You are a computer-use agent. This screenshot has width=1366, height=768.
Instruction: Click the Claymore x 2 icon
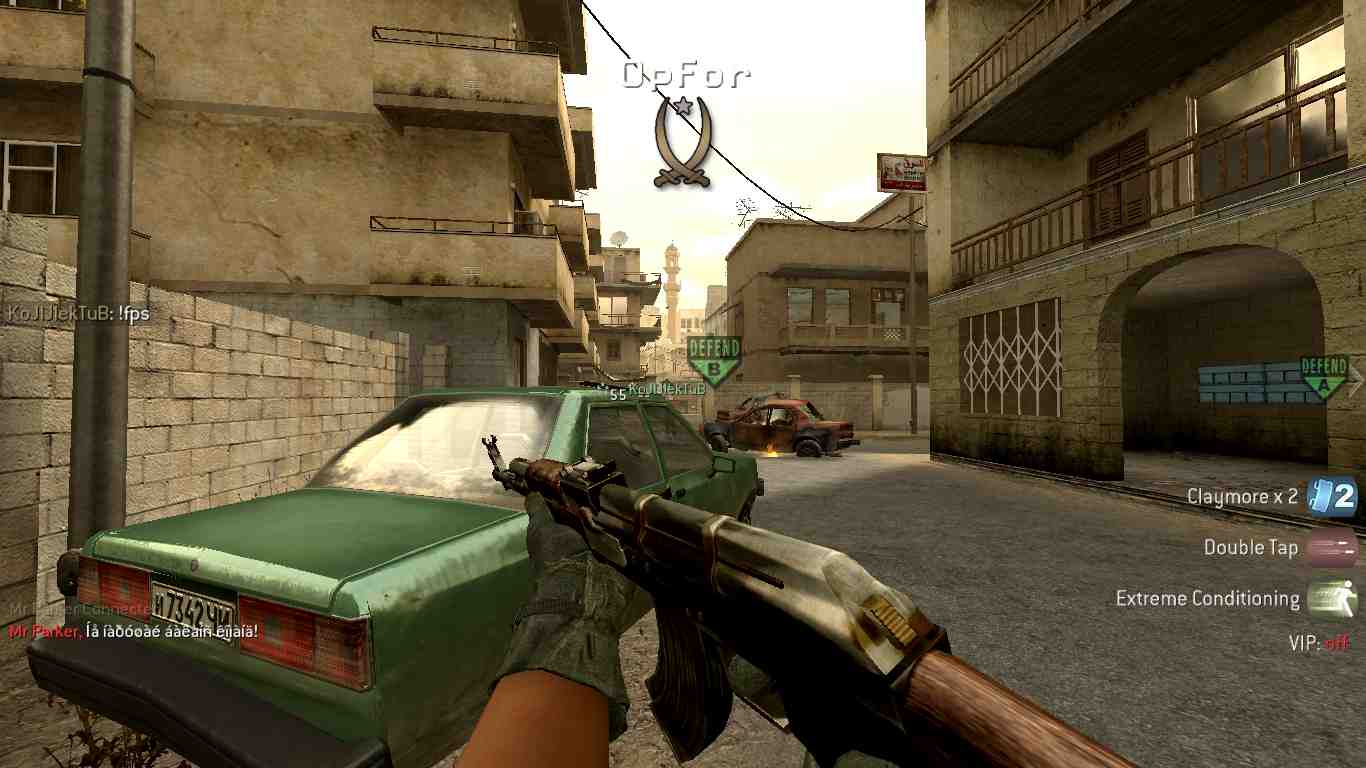[x=1332, y=496]
